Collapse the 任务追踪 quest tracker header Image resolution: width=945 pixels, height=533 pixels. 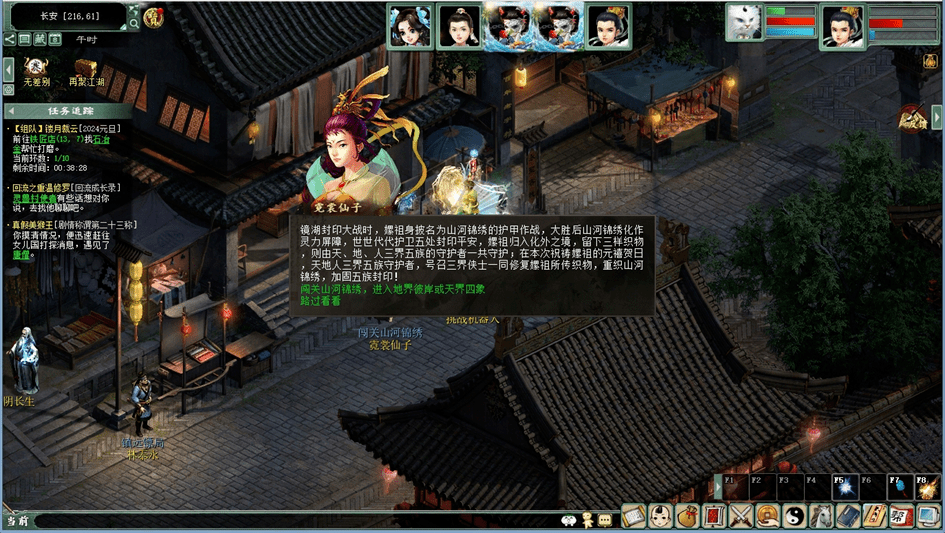[x=12, y=110]
